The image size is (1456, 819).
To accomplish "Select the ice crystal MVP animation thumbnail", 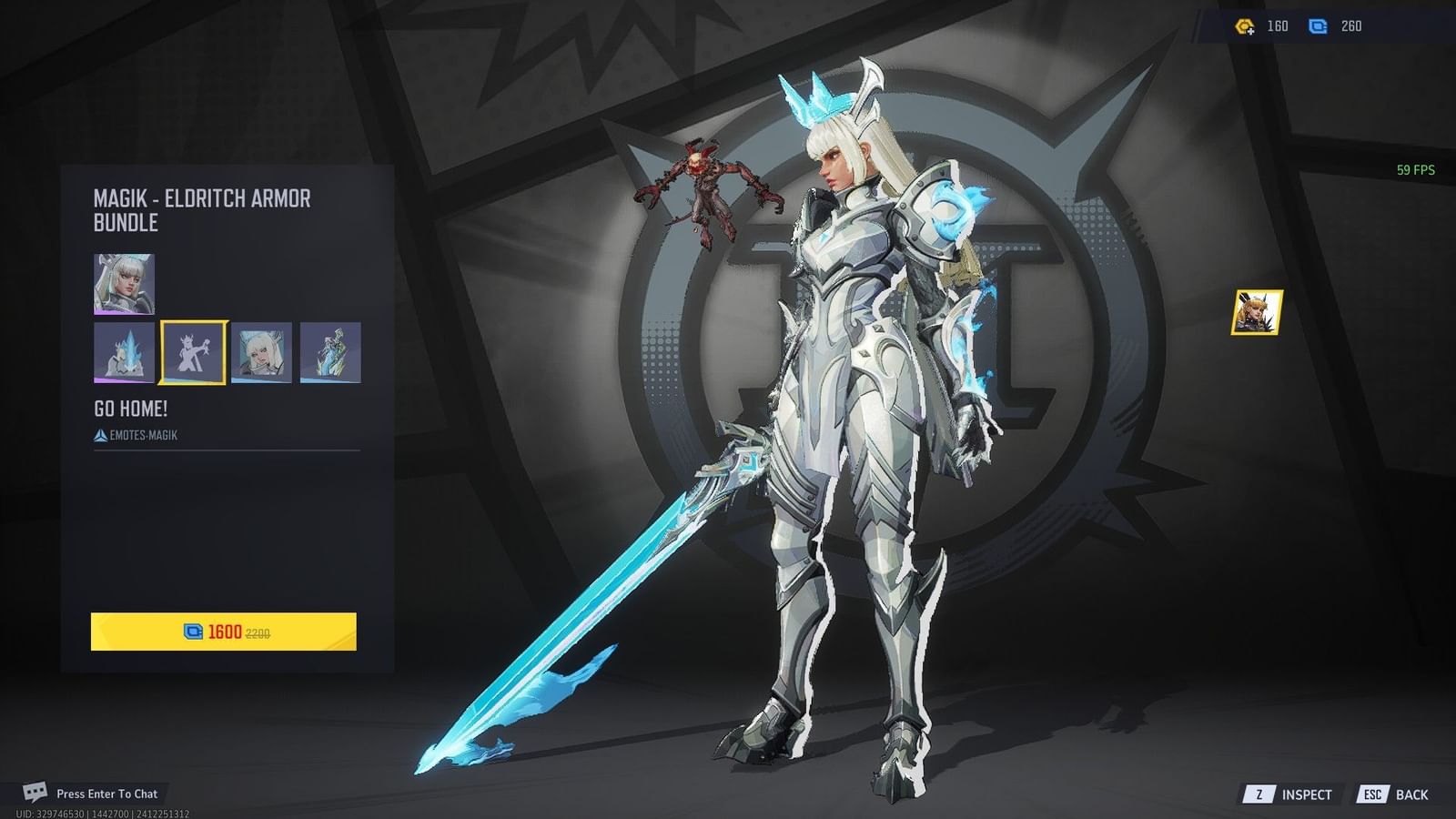I will pos(126,354).
